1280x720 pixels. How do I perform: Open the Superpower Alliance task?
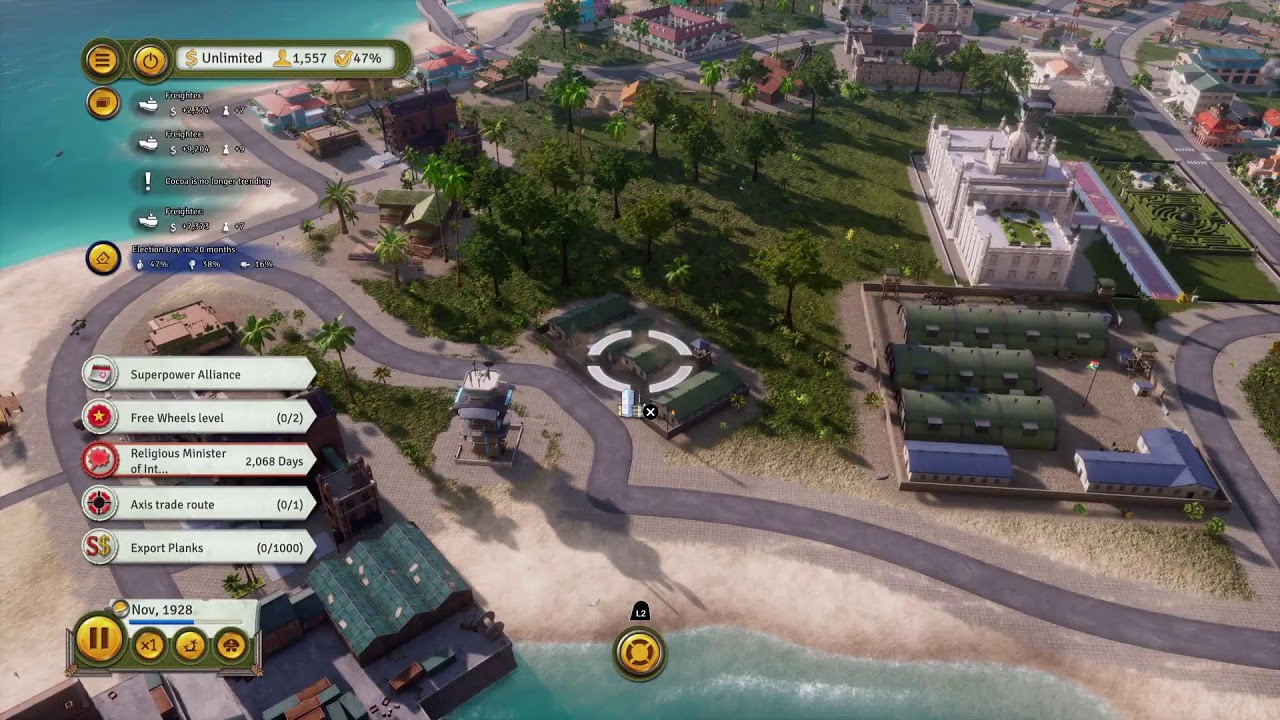coord(199,374)
